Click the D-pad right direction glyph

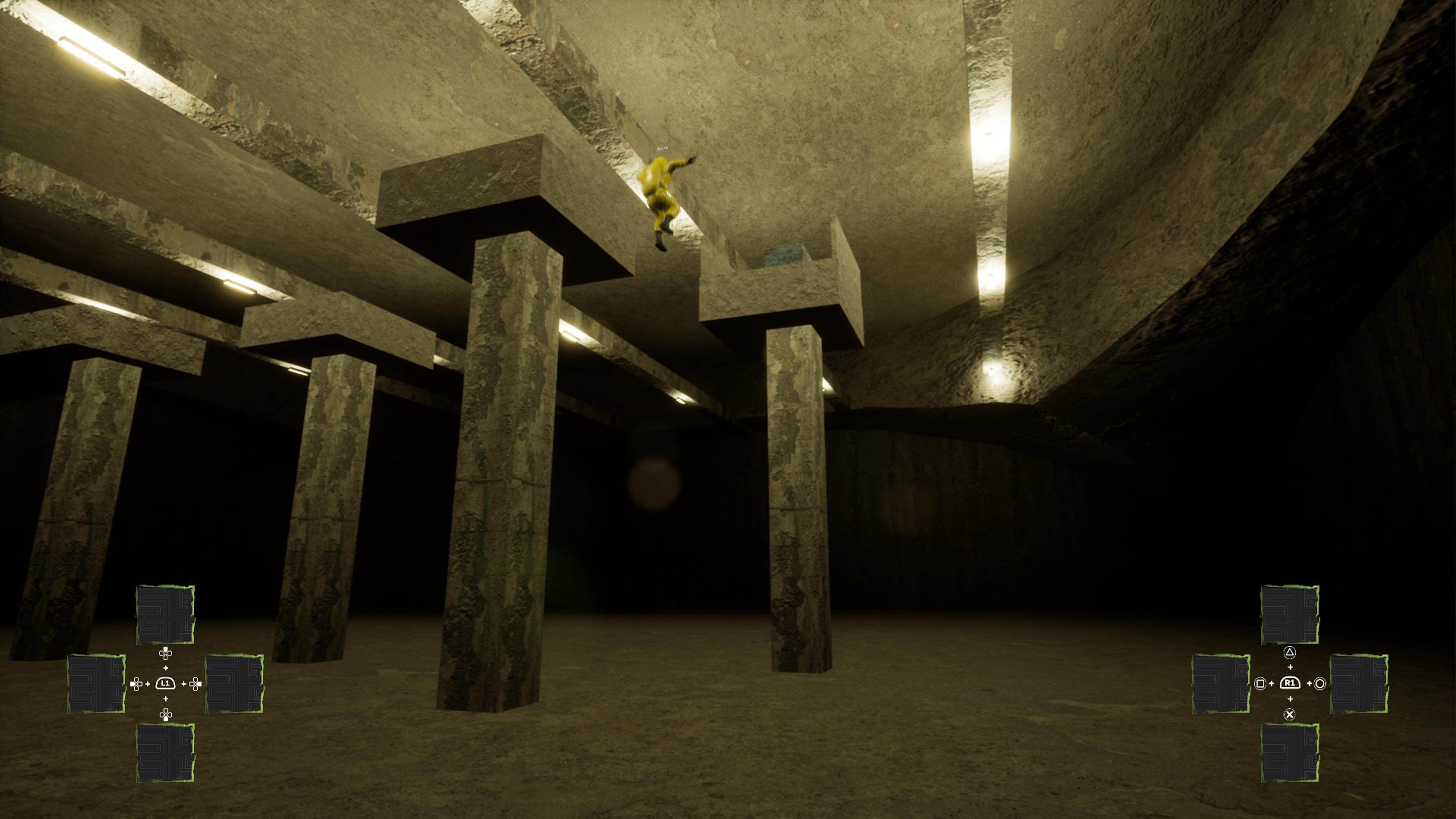pyautogui.click(x=196, y=684)
